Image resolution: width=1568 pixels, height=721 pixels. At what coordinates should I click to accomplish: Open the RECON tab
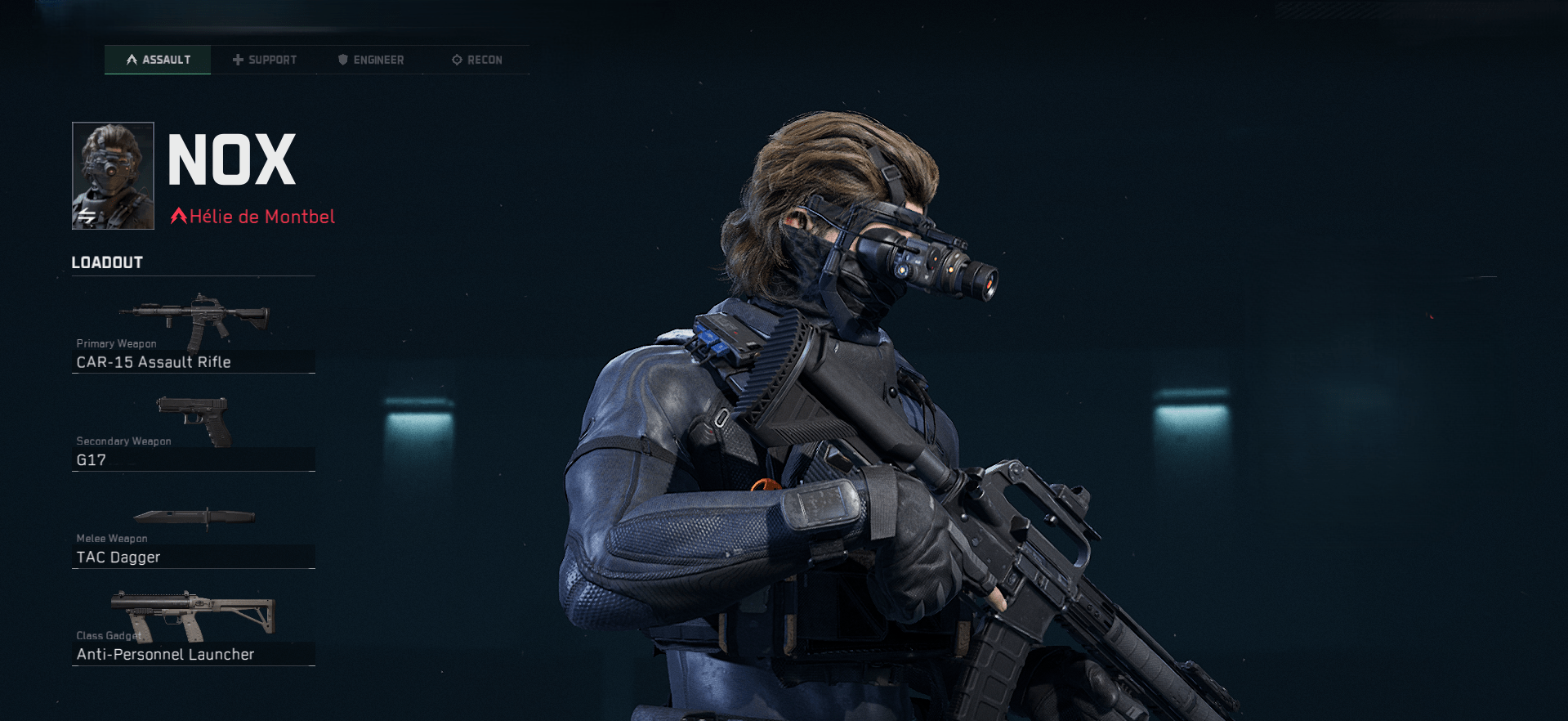[484, 59]
